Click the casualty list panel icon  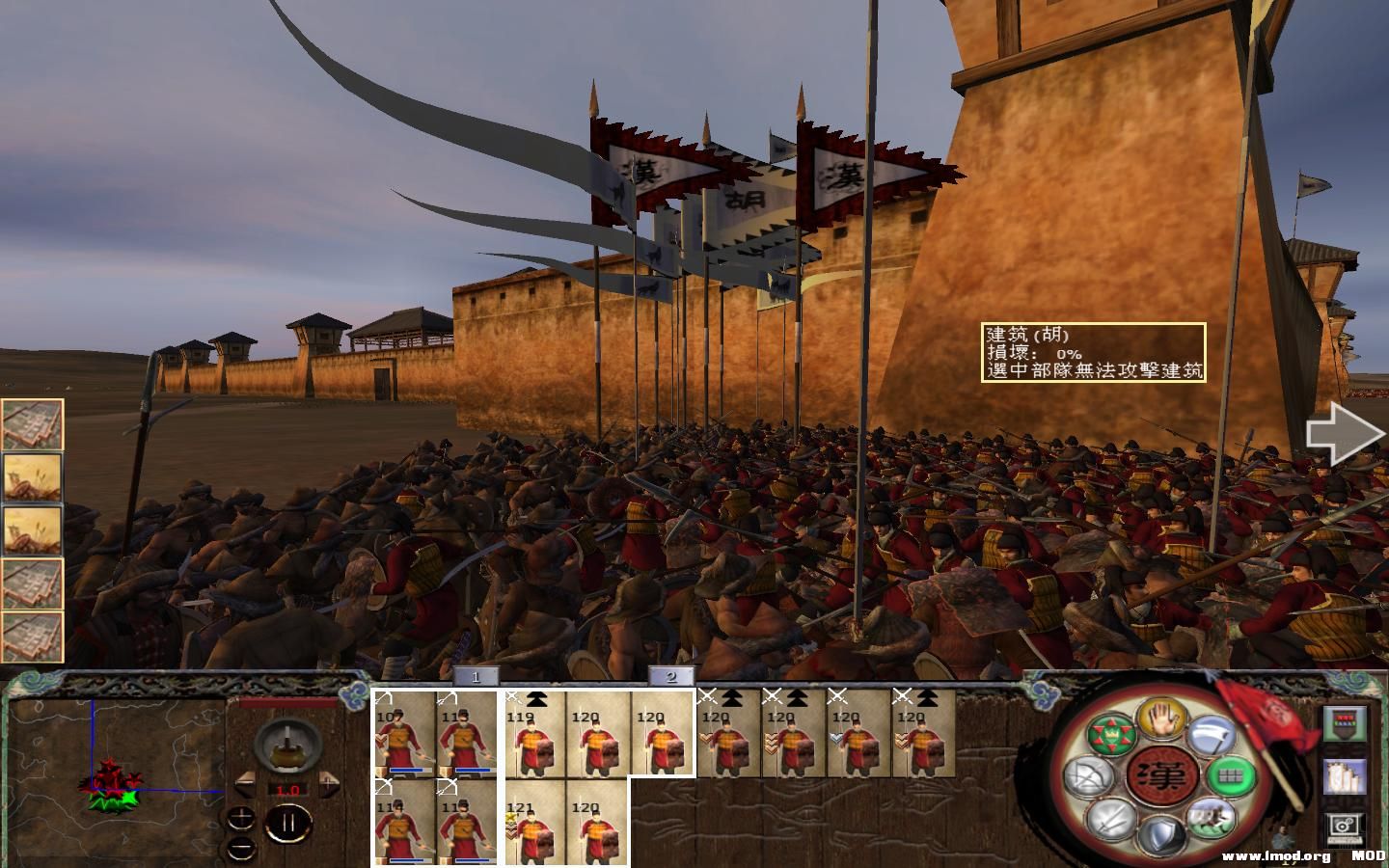[1344, 776]
